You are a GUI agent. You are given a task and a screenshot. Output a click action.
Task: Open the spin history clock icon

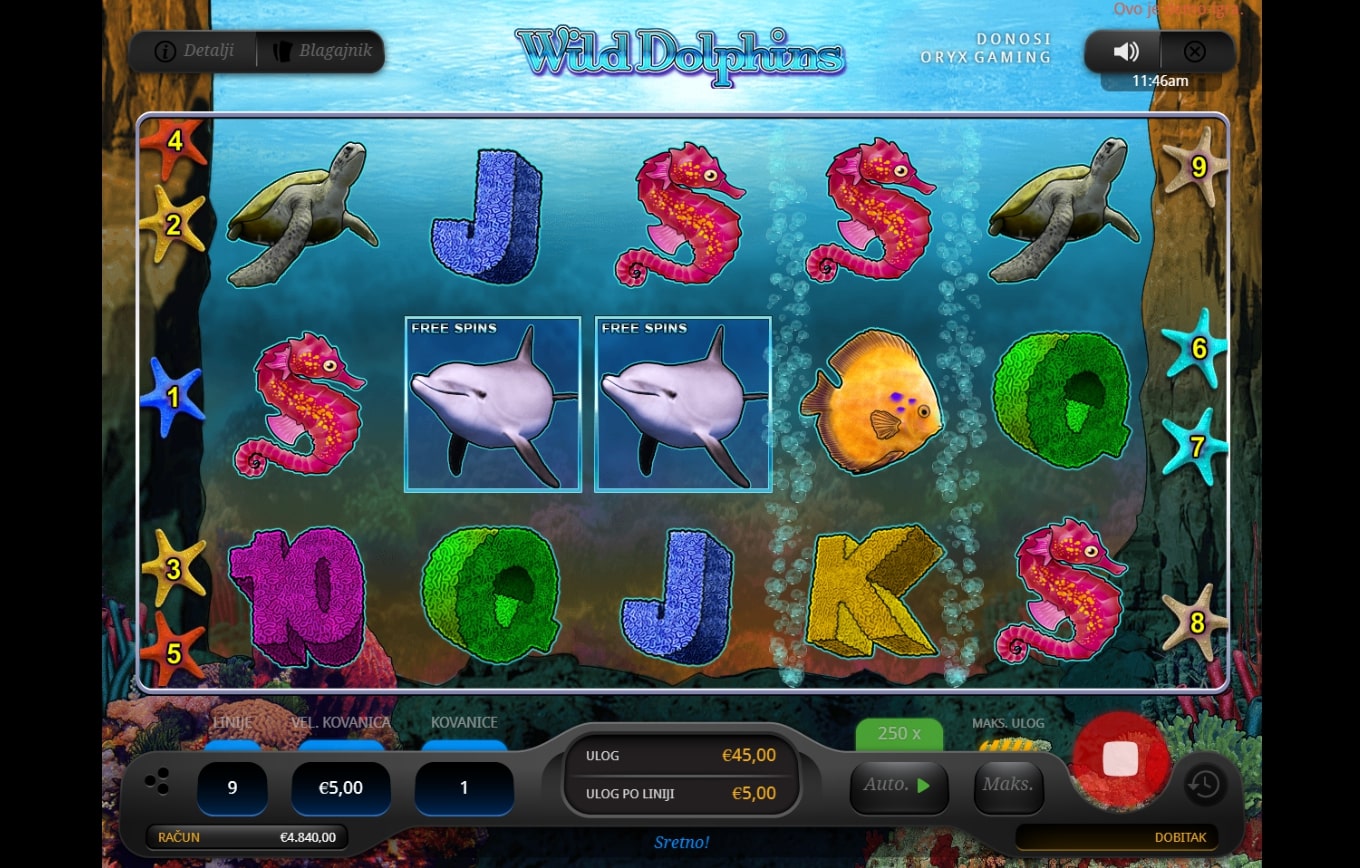1204,785
